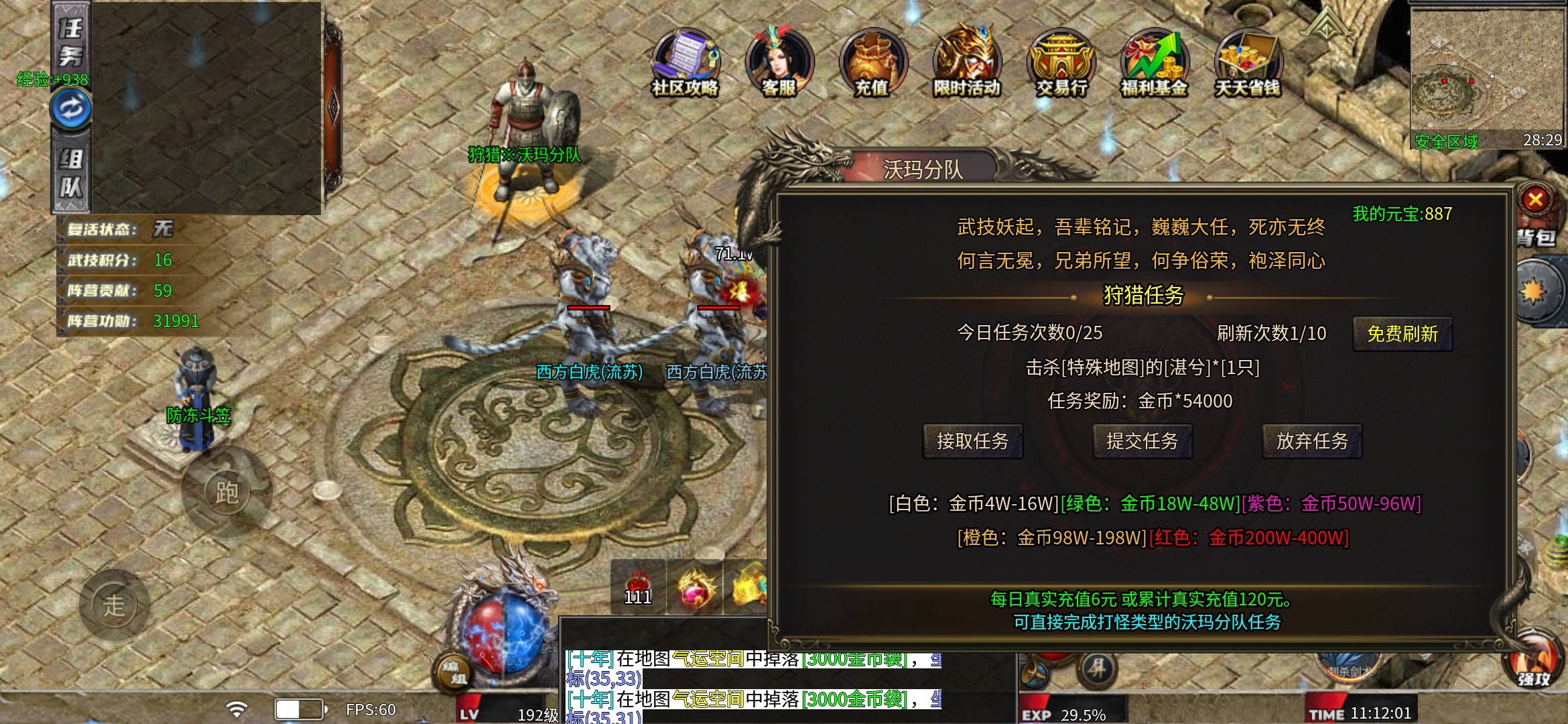Switch to the 组队 team tab
Image resolution: width=1568 pixels, height=724 pixels.
pos(71,173)
